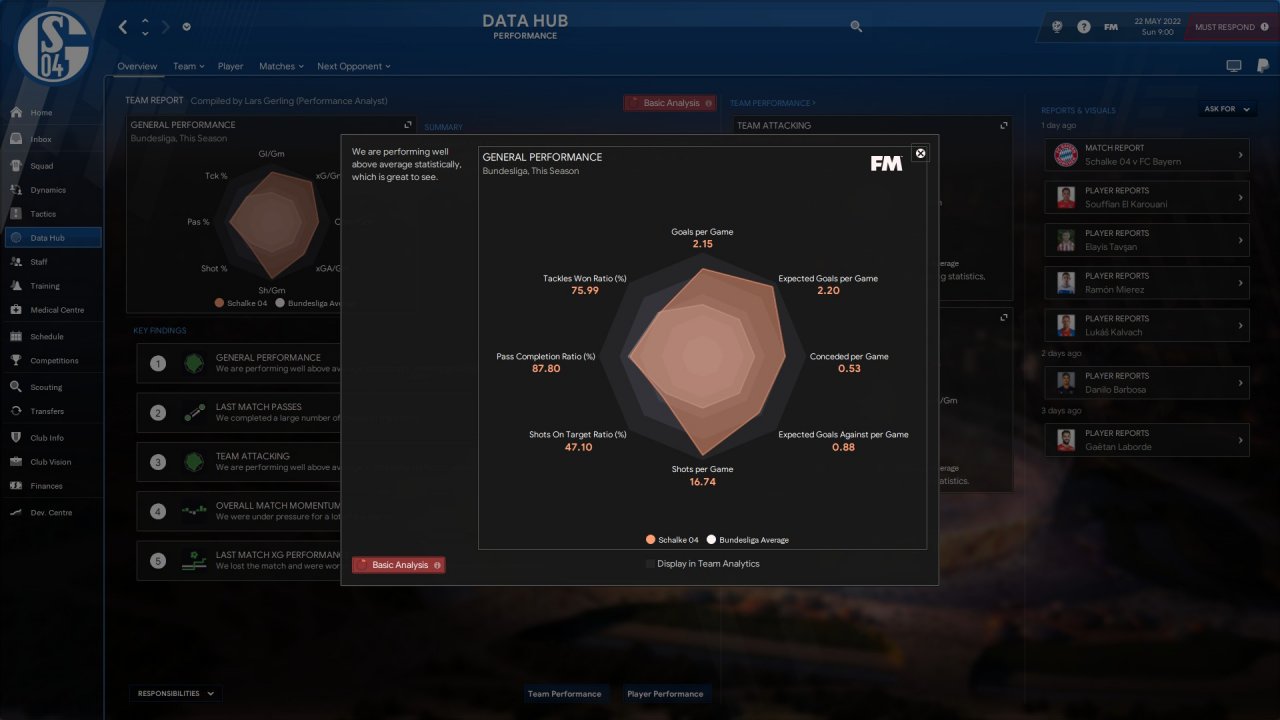Click the Basic Analysis button in popup
This screenshot has width=1280, height=720.
click(399, 565)
